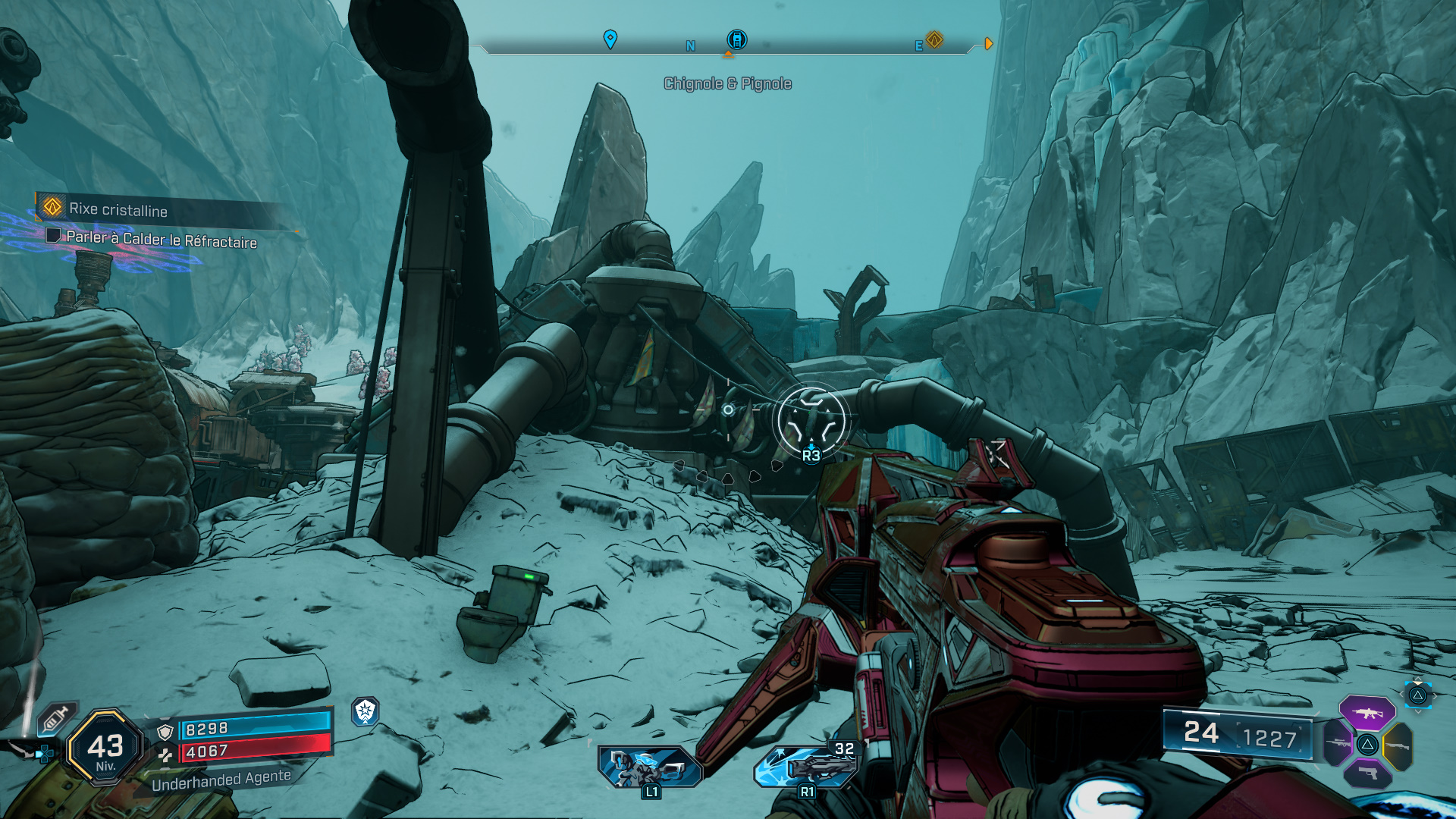This screenshot has width=1456, height=819.
Task: Click the right chevron beside the grenade slot
Action: click(x=1436, y=695)
